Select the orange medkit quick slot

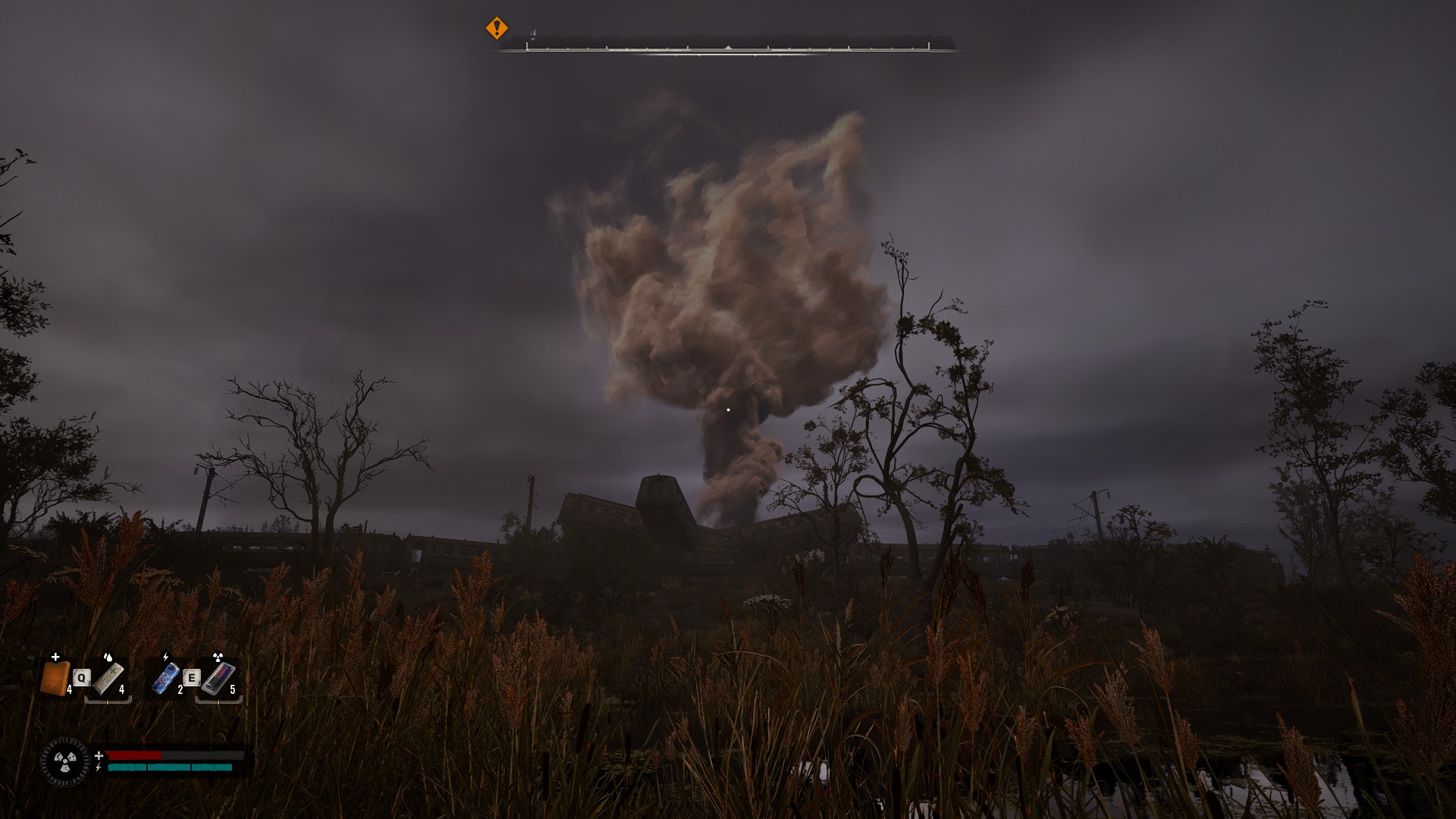pos(55,678)
